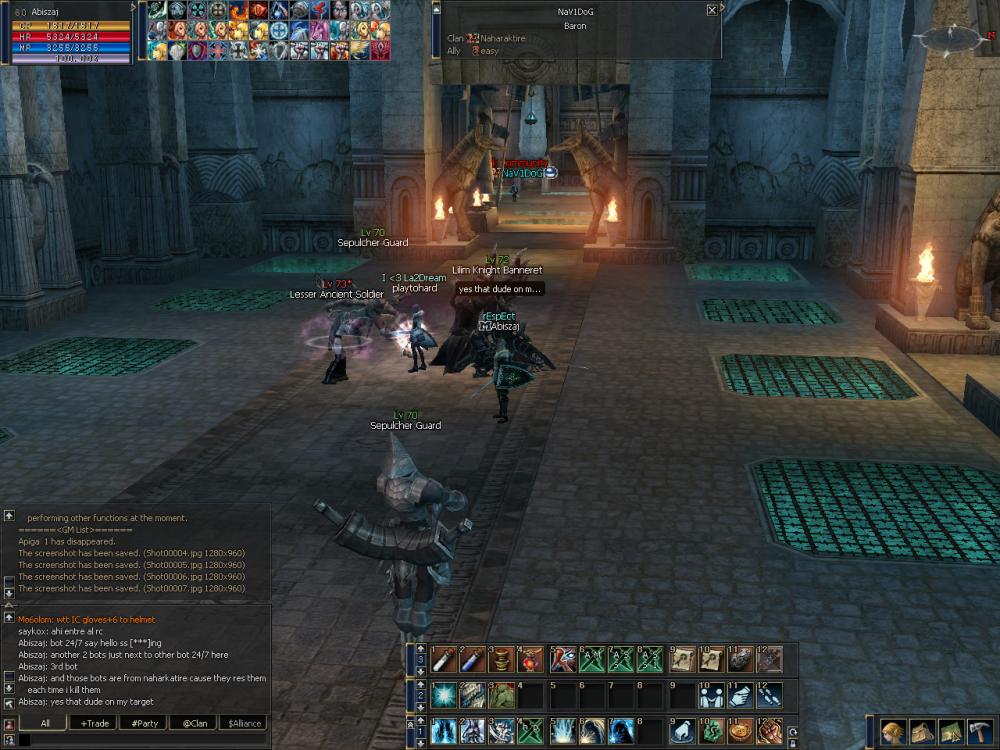Activate the glowing starburst skill icon
1000x750 pixels.
coord(443,695)
